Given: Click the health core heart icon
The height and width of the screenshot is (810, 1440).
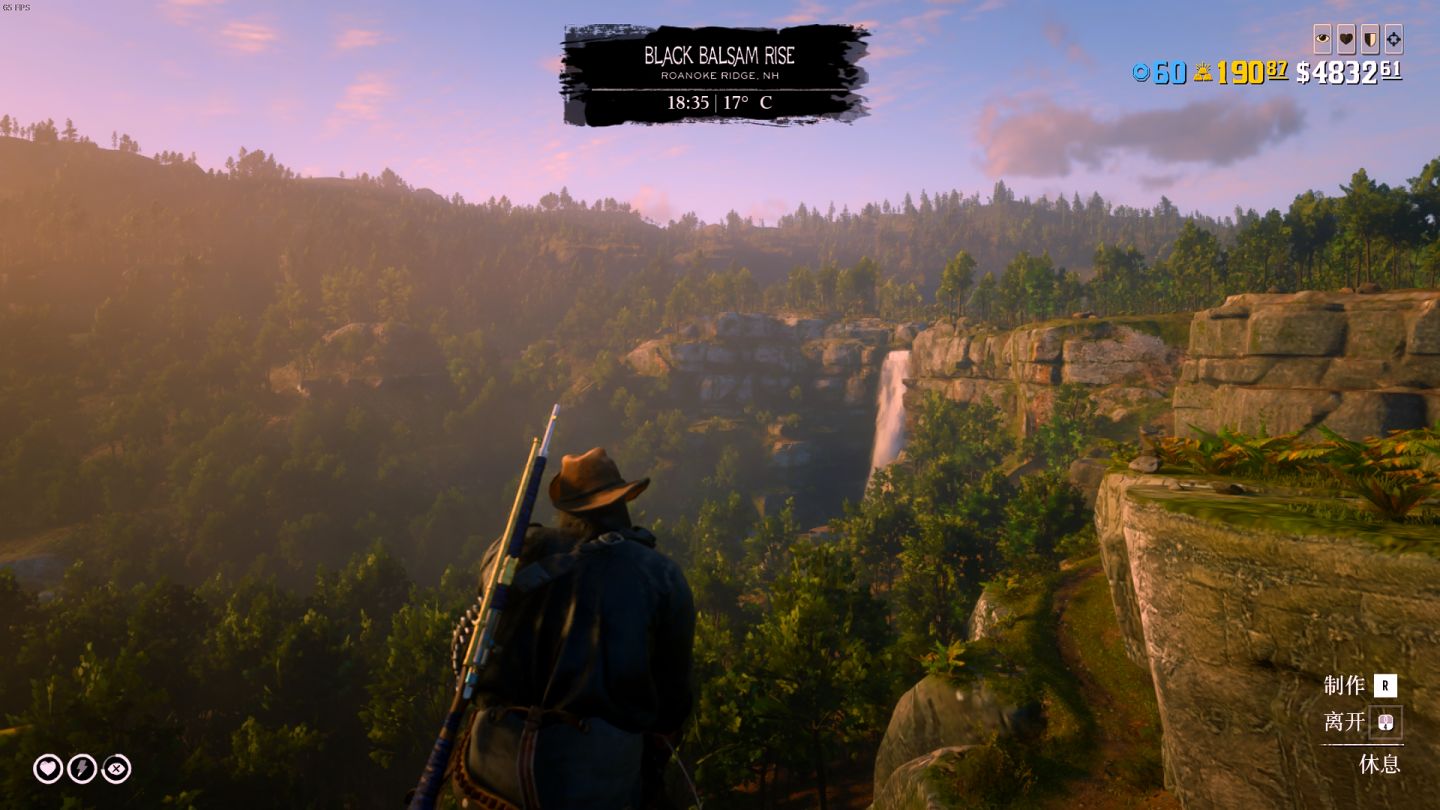Looking at the screenshot, I should (x=48, y=768).
